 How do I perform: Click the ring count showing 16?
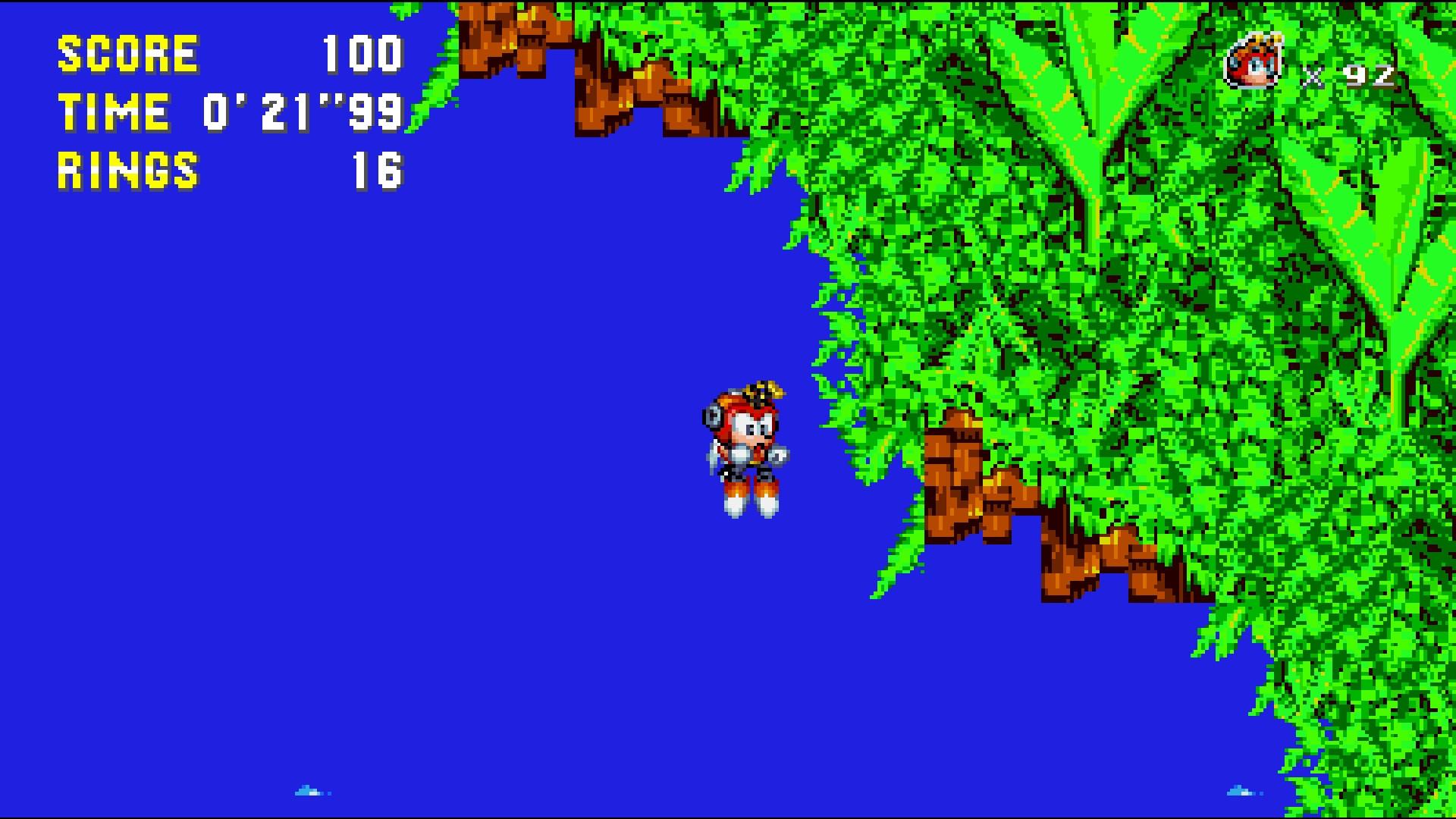pyautogui.click(x=379, y=168)
